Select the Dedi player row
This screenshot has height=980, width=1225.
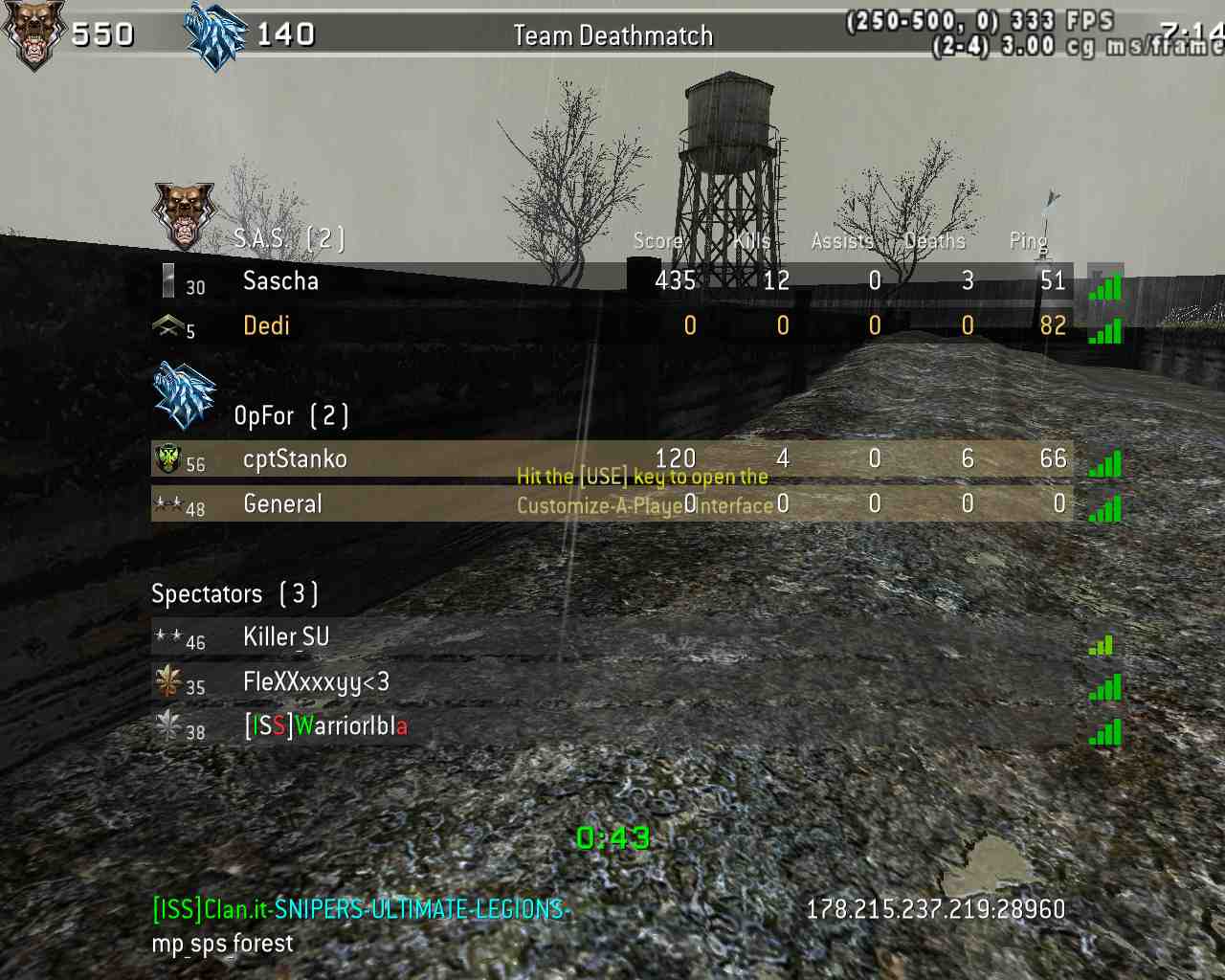tap(266, 326)
